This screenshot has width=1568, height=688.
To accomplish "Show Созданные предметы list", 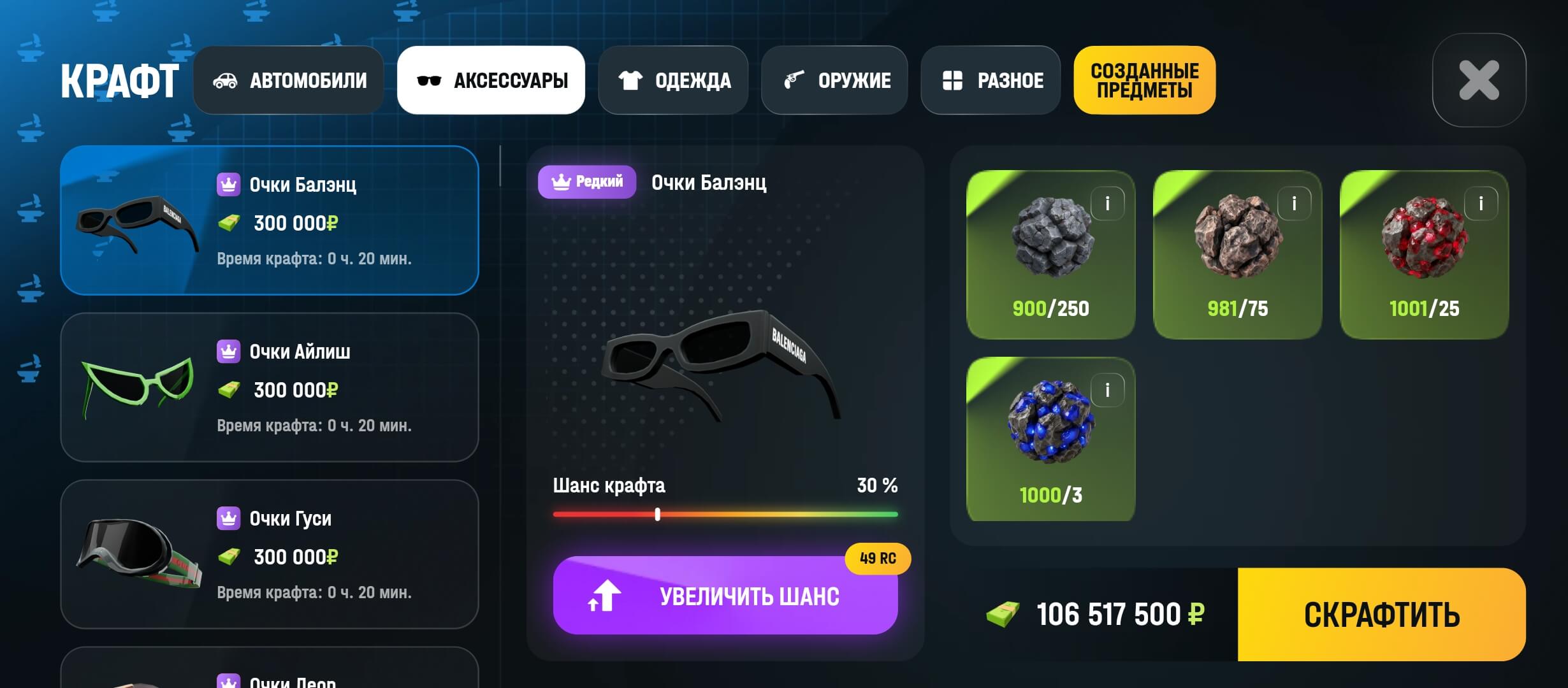I will coord(1144,80).
